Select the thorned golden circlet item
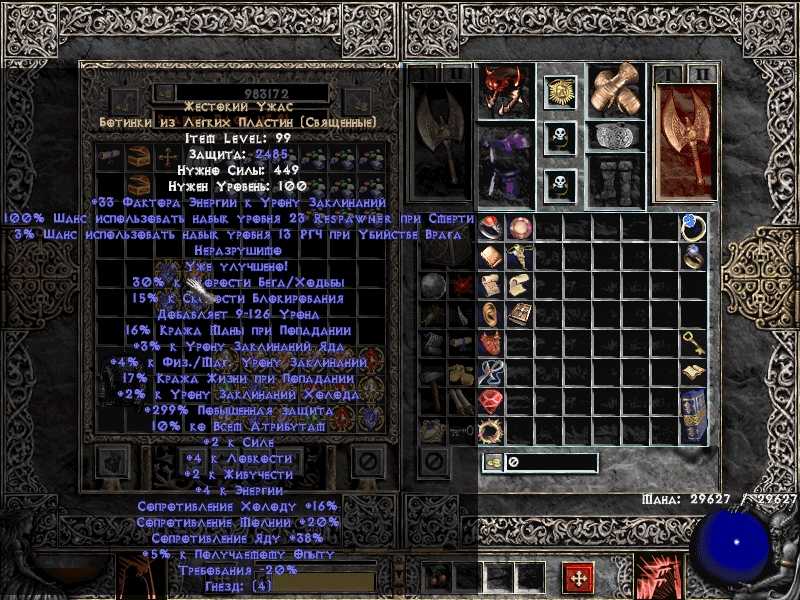 pos(490,431)
